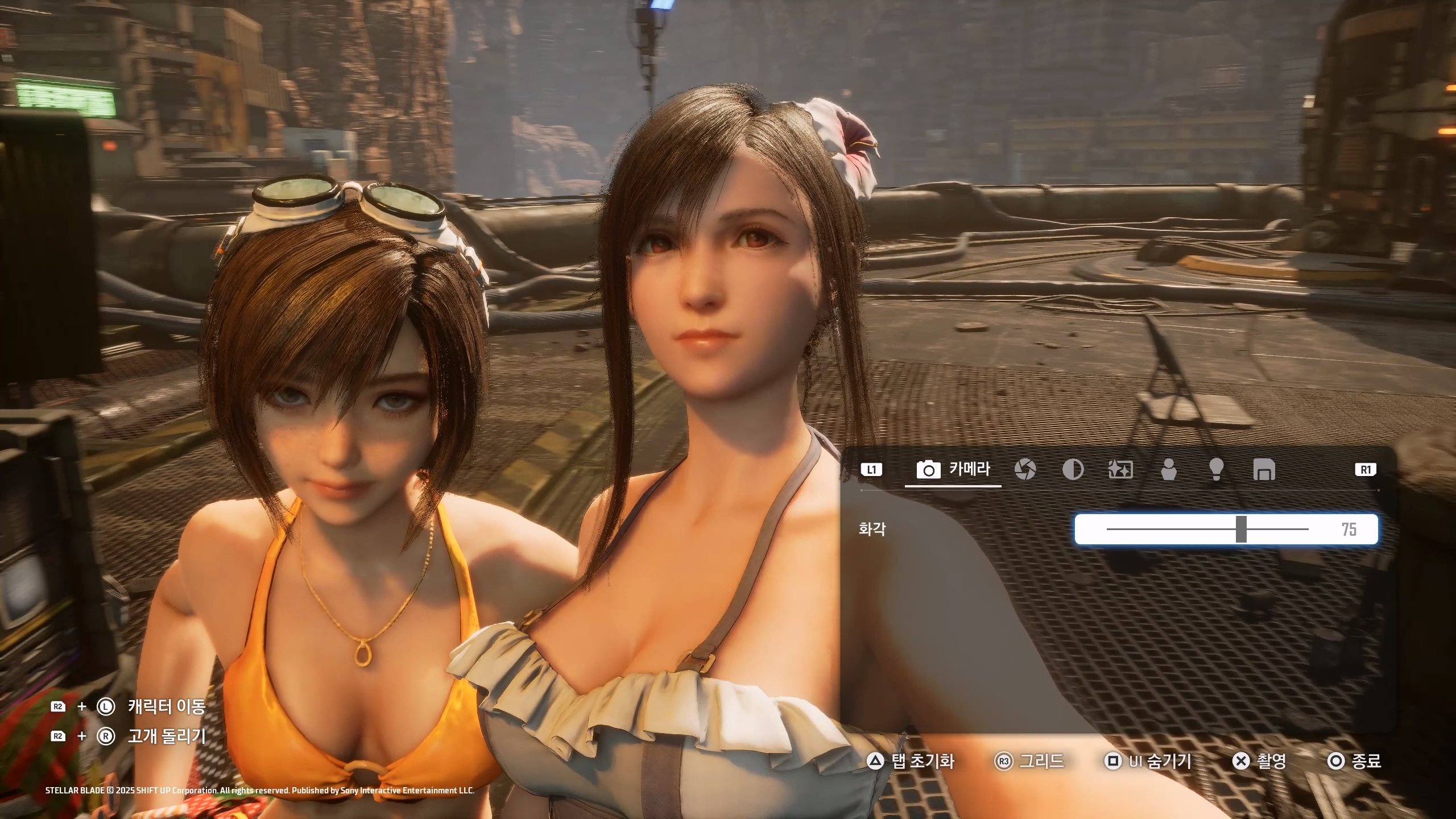Select the 카메라 camera tab
The image size is (1456, 819).
pyautogui.click(x=953, y=470)
